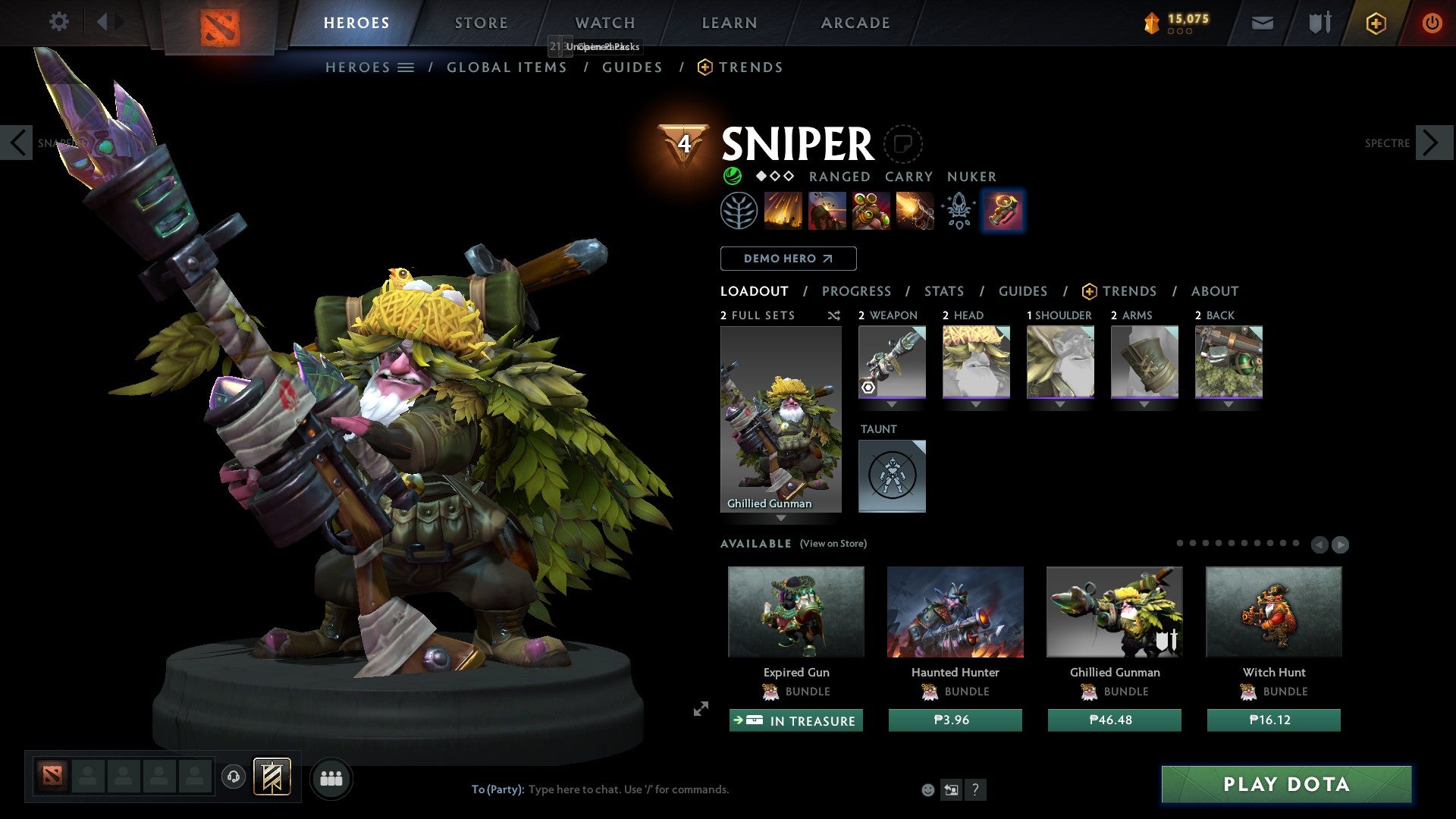The image size is (1456, 819).
Task: Click the party chat input field
Action: coord(682,789)
